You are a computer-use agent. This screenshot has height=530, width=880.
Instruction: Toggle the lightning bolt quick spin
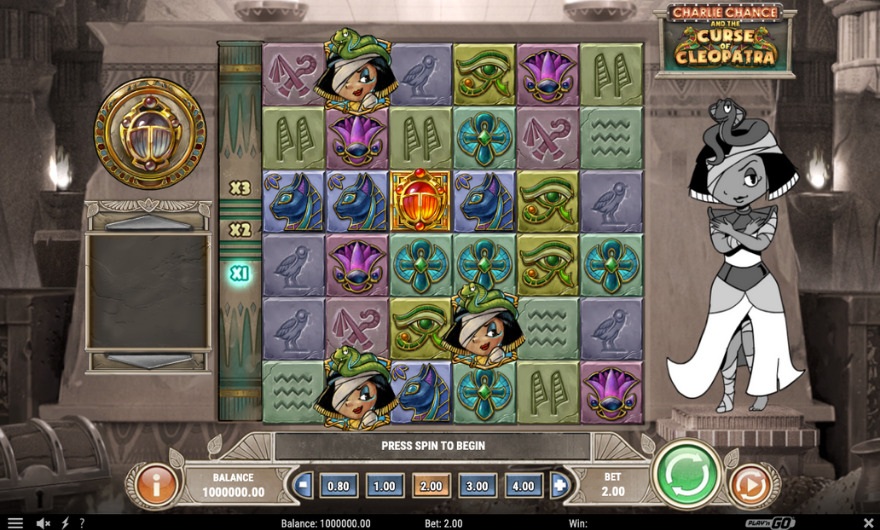[65, 522]
